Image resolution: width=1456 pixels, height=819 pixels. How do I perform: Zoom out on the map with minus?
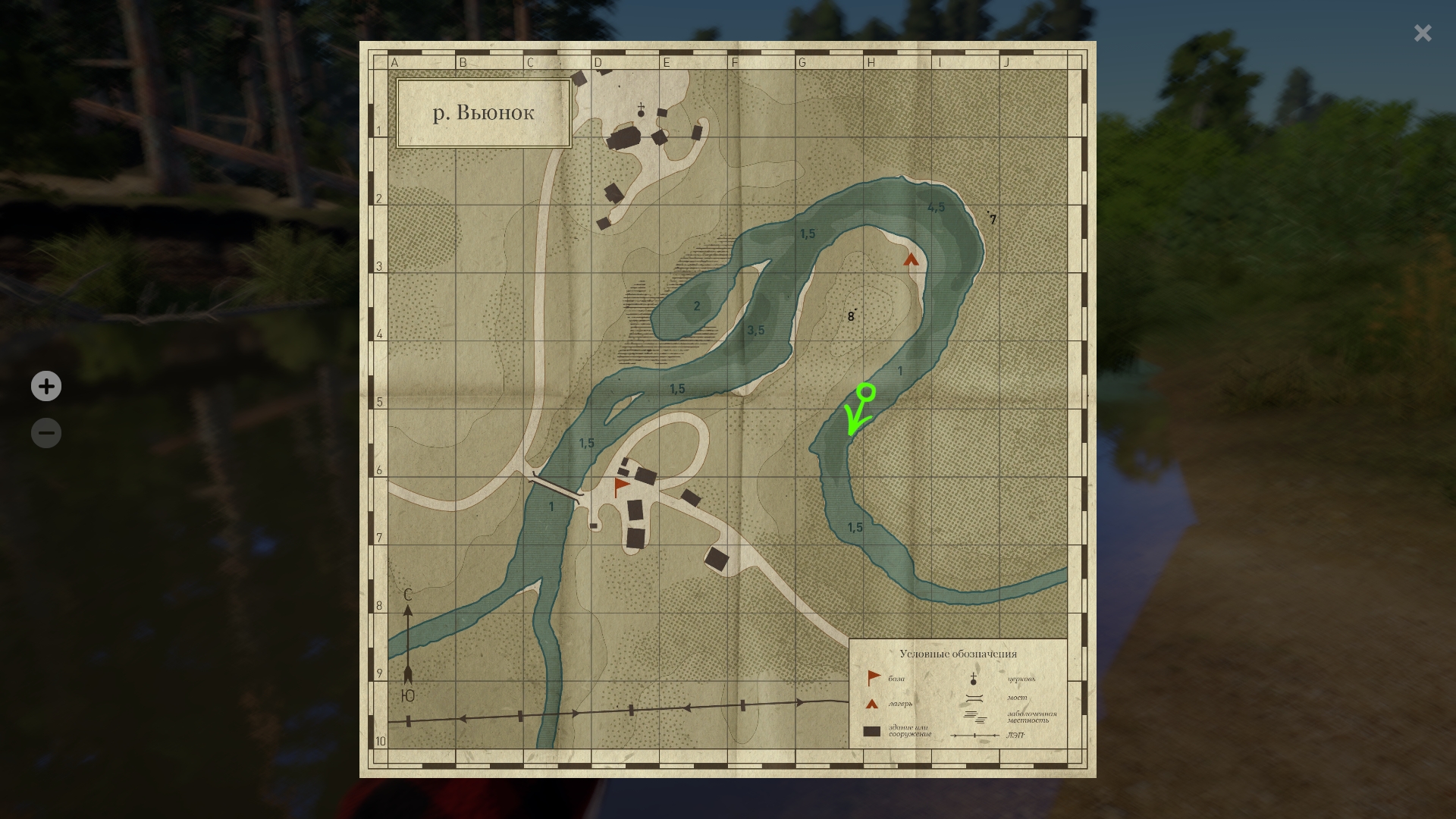(46, 433)
